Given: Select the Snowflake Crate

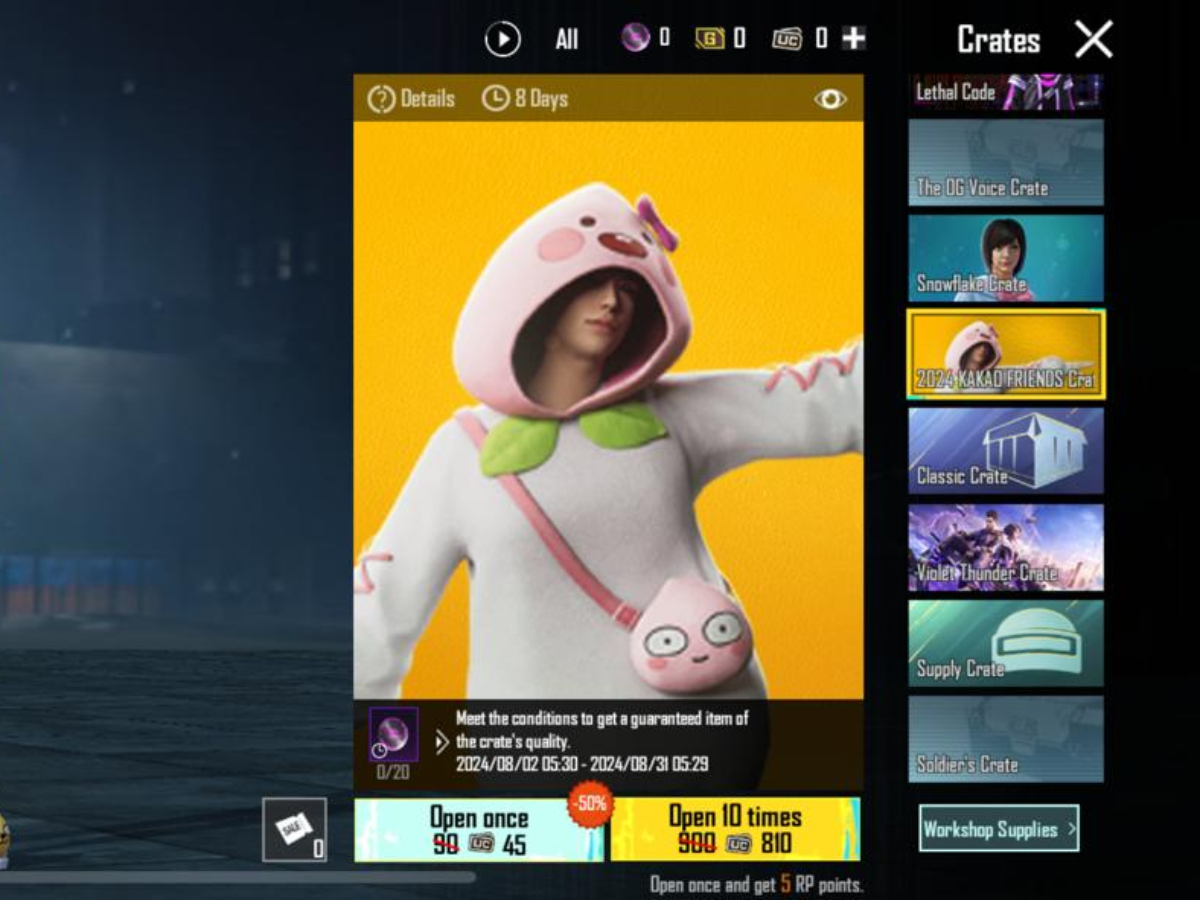Looking at the screenshot, I should 1005,258.
